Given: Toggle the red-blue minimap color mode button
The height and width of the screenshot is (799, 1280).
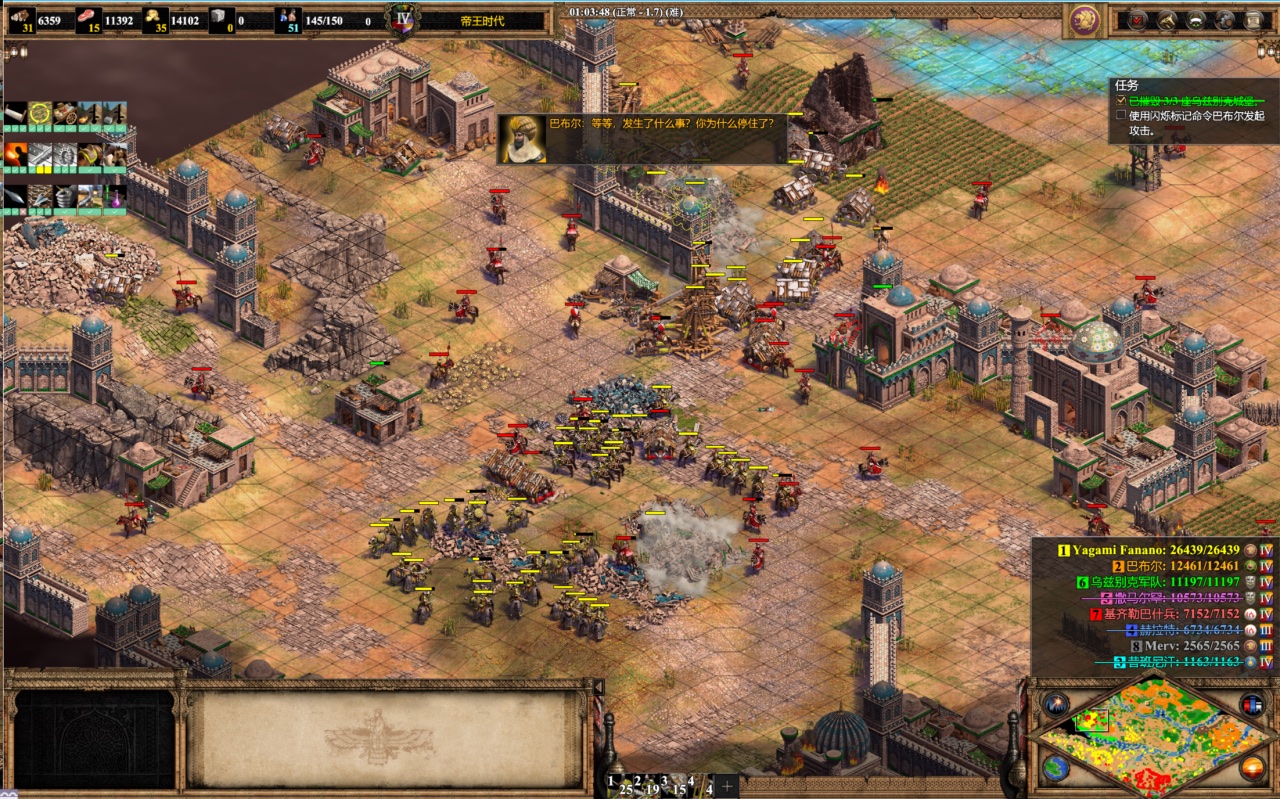Looking at the screenshot, I should coord(1251,704).
